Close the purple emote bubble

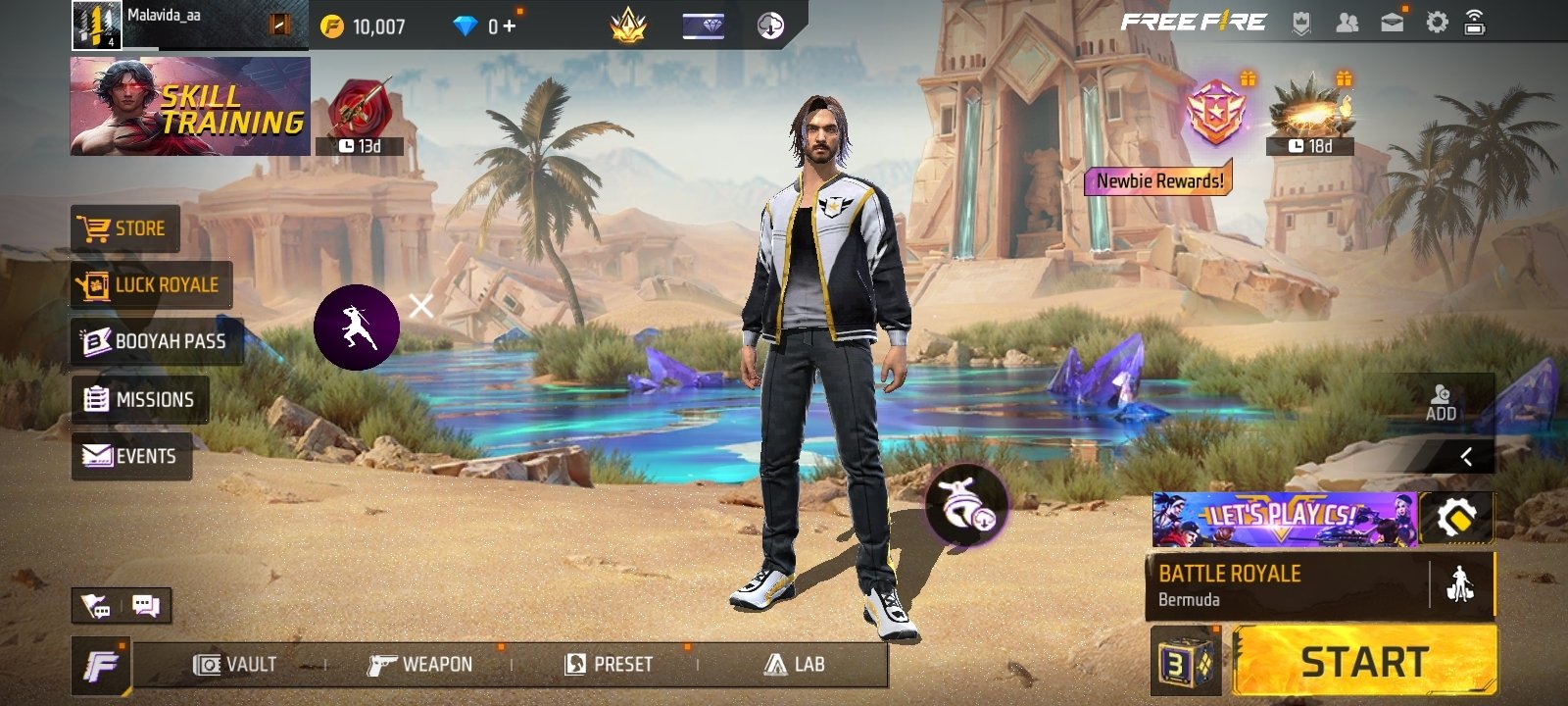(x=421, y=307)
